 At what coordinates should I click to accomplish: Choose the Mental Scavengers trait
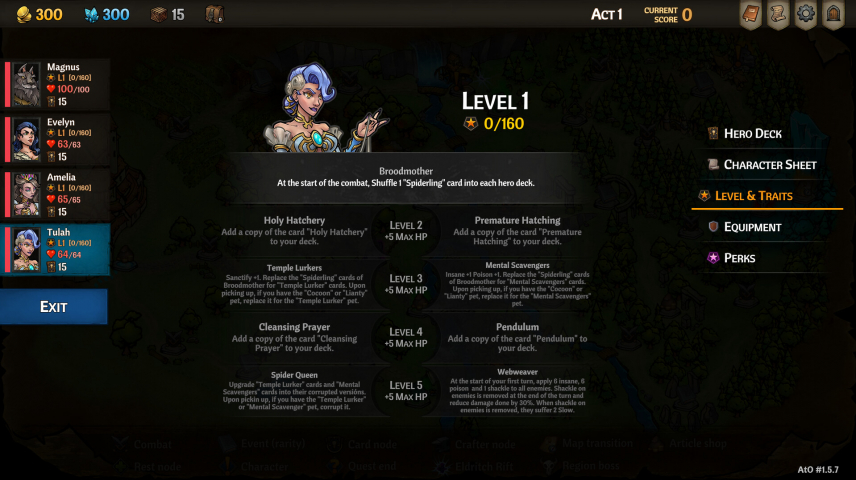517,284
